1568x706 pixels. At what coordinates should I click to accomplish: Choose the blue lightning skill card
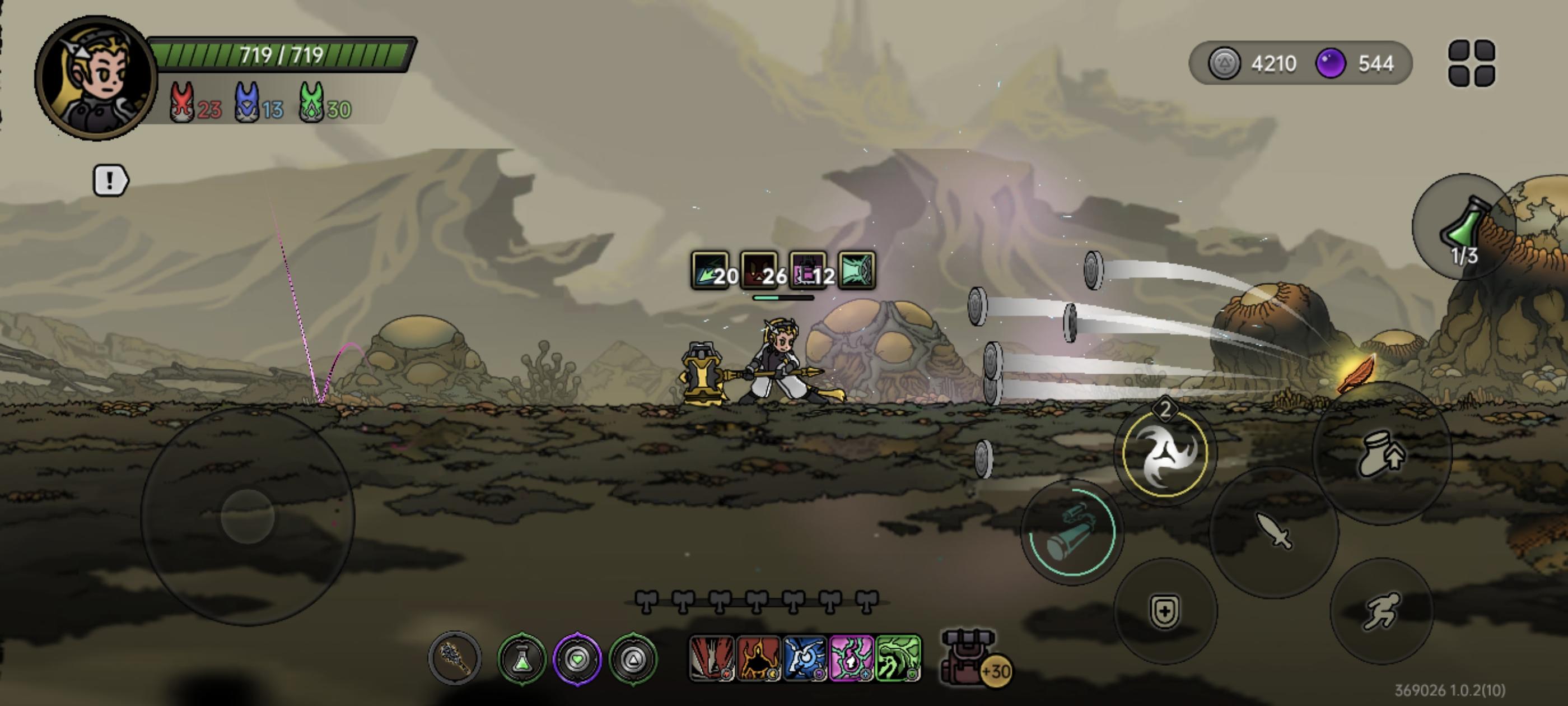pyautogui.click(x=804, y=658)
